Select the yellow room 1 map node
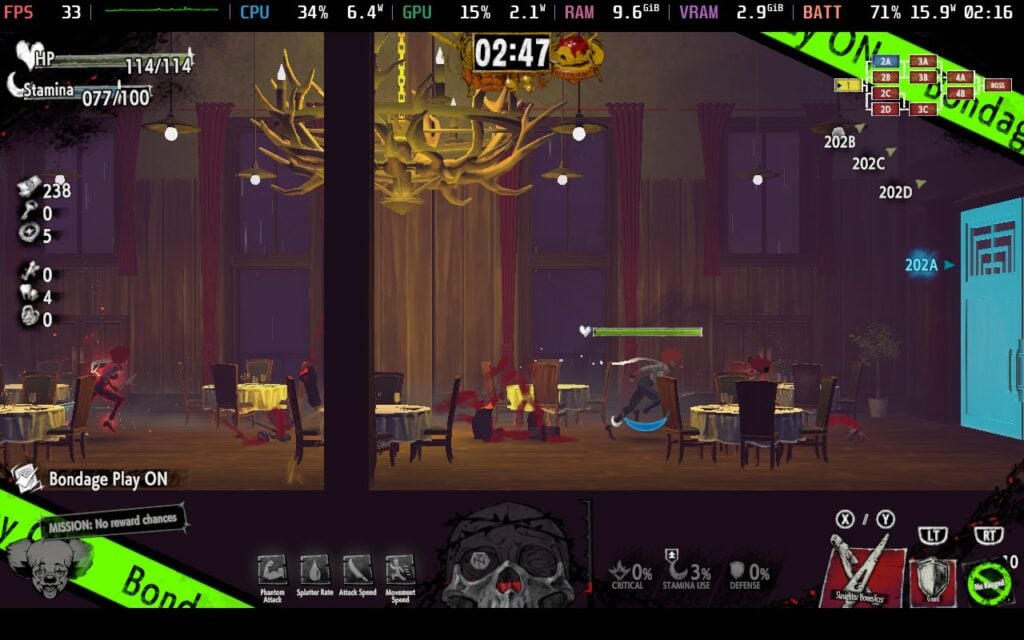The height and width of the screenshot is (640, 1024). tap(848, 85)
